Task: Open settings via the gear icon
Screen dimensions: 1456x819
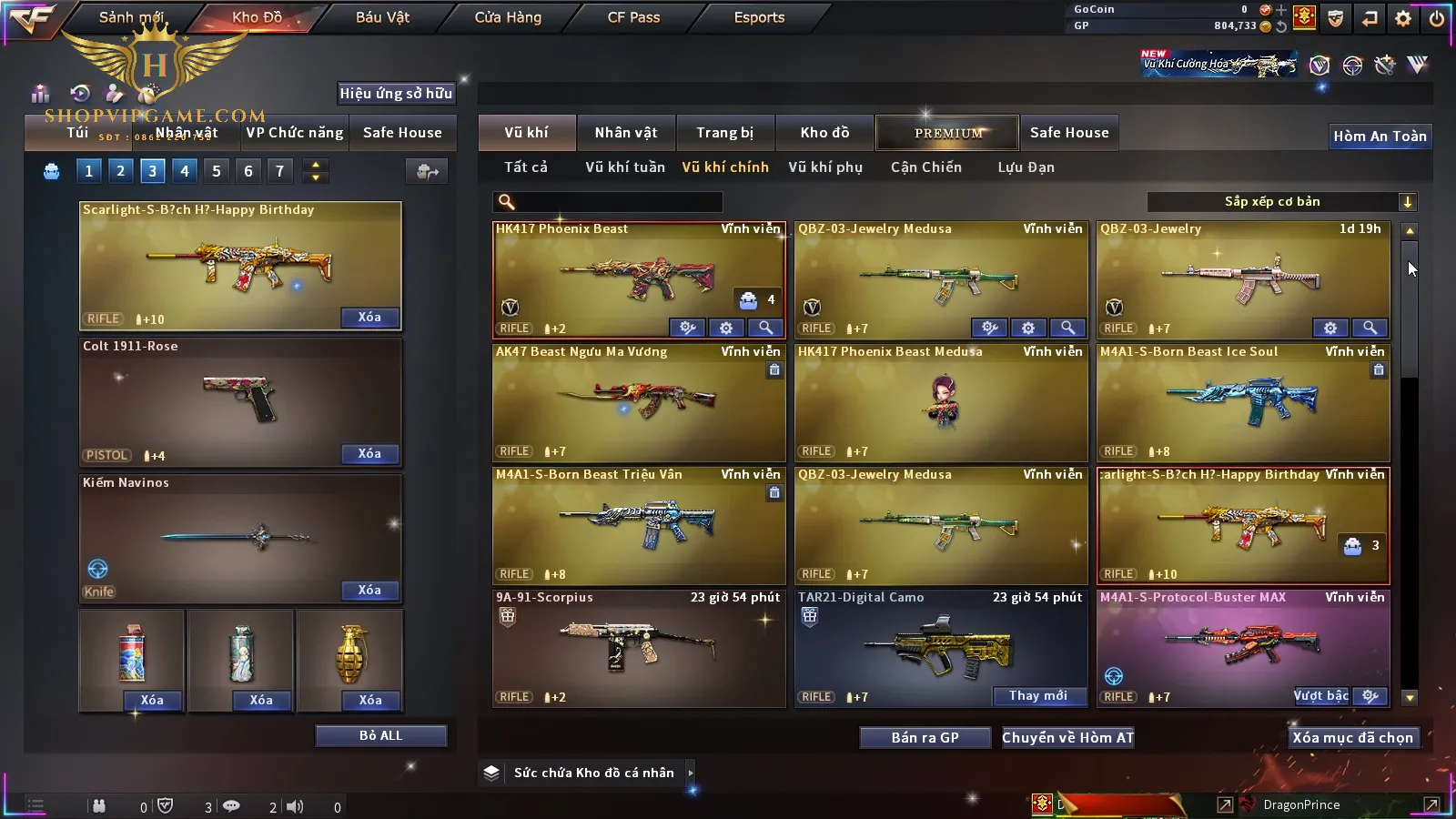Action: [1403, 18]
